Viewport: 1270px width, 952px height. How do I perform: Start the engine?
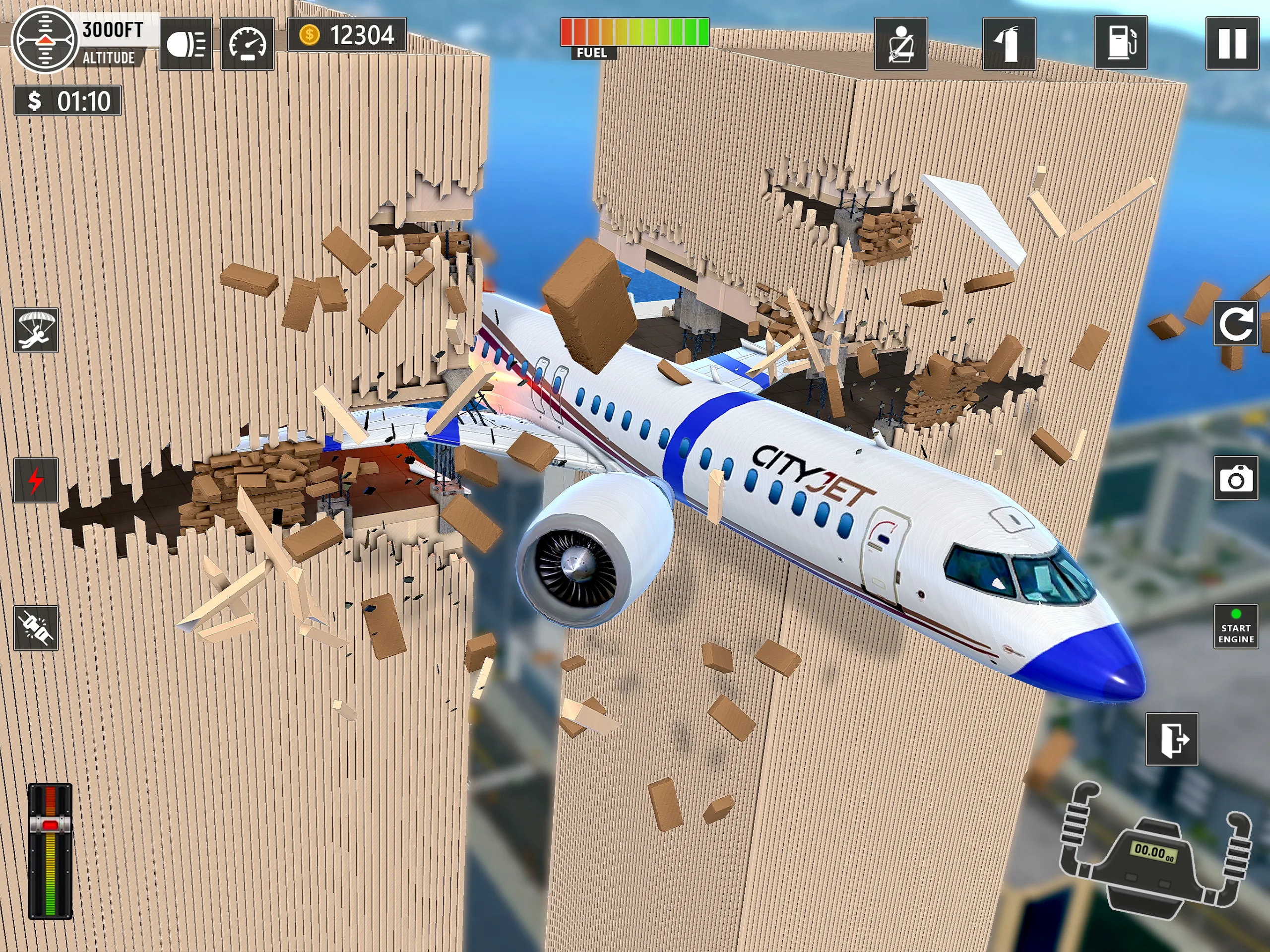[1236, 627]
